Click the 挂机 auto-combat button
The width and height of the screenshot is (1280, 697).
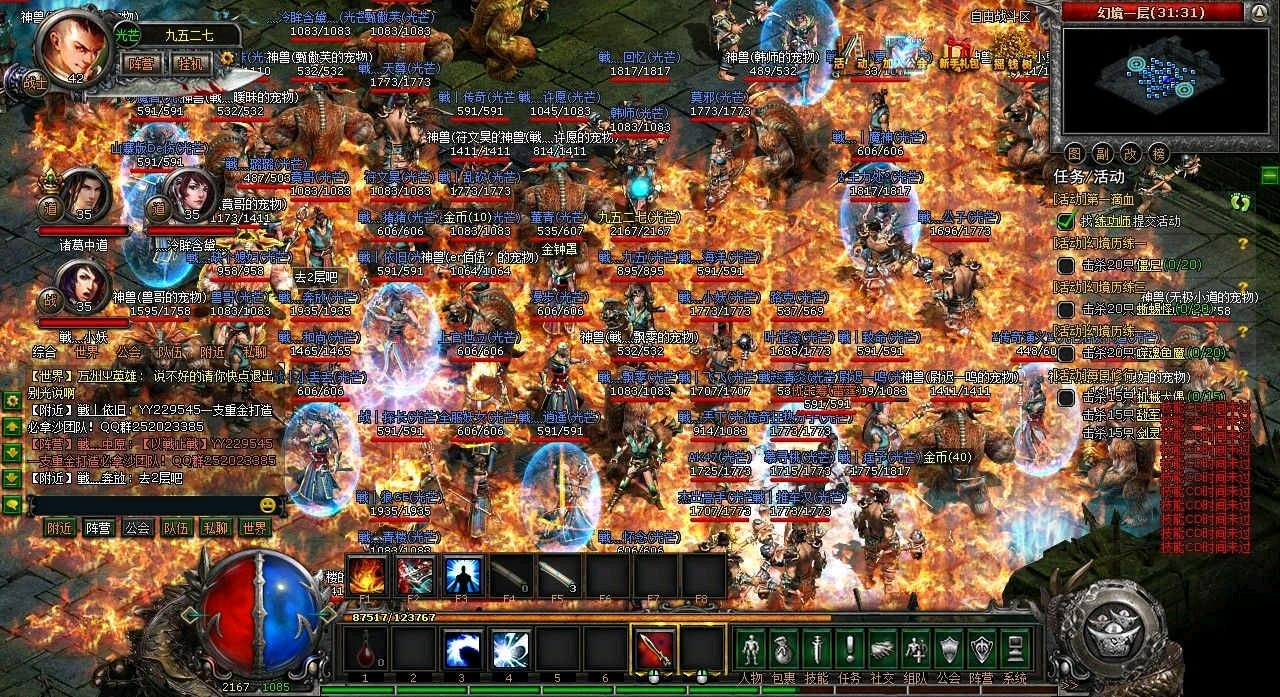pos(191,63)
